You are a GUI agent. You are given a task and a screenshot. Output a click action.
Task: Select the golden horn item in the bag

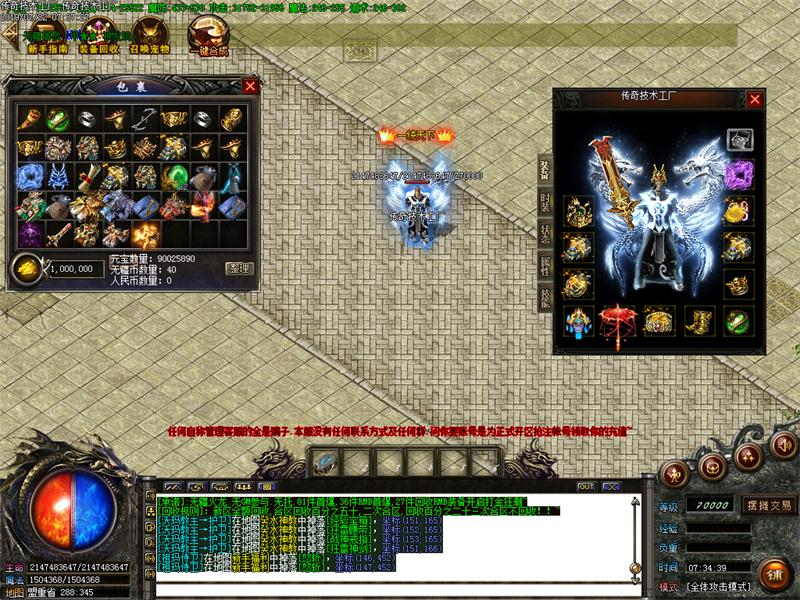(28, 118)
